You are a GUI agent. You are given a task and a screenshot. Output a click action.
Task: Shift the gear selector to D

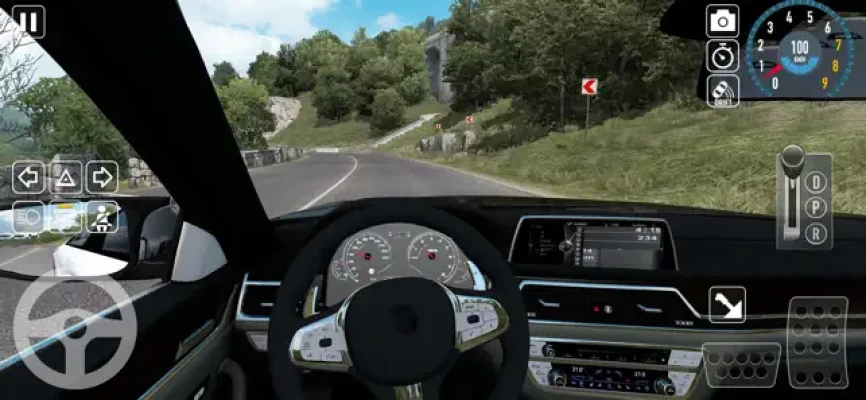pyautogui.click(x=817, y=182)
